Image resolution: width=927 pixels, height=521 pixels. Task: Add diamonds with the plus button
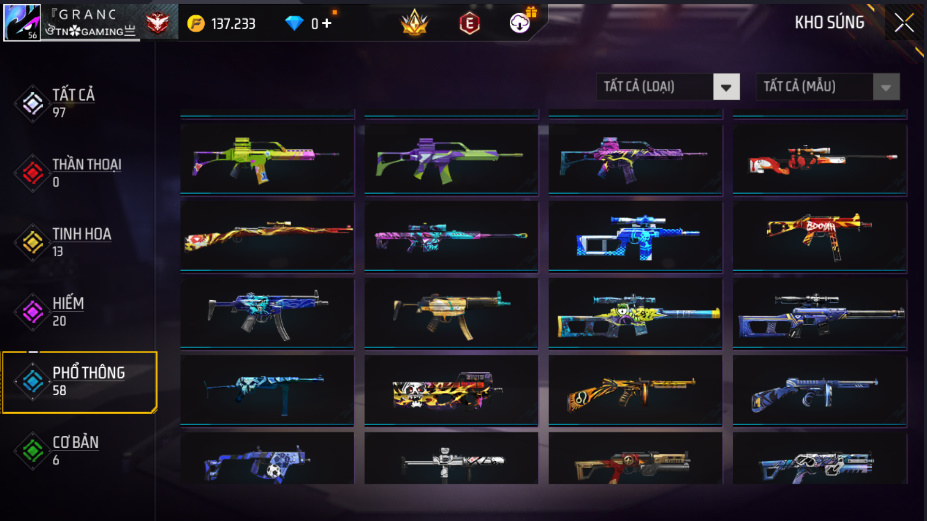326,23
